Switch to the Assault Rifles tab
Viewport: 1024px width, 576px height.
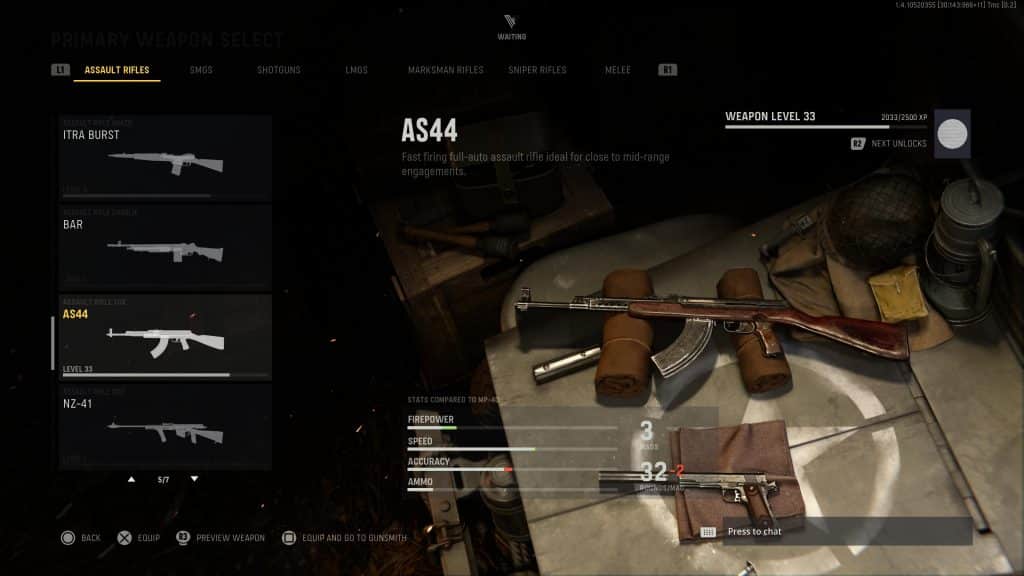(116, 70)
